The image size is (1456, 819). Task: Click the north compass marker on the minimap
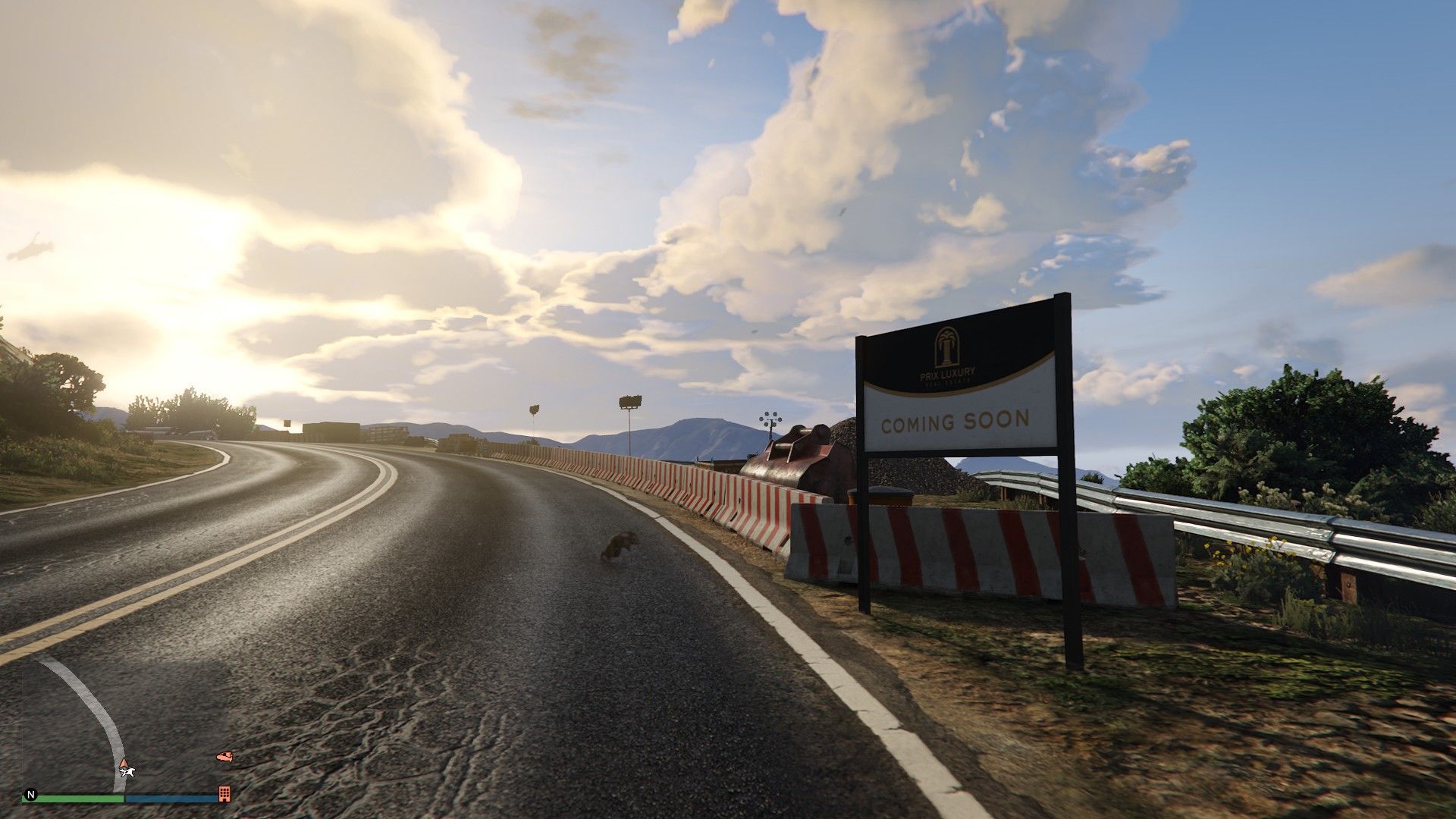[x=31, y=795]
